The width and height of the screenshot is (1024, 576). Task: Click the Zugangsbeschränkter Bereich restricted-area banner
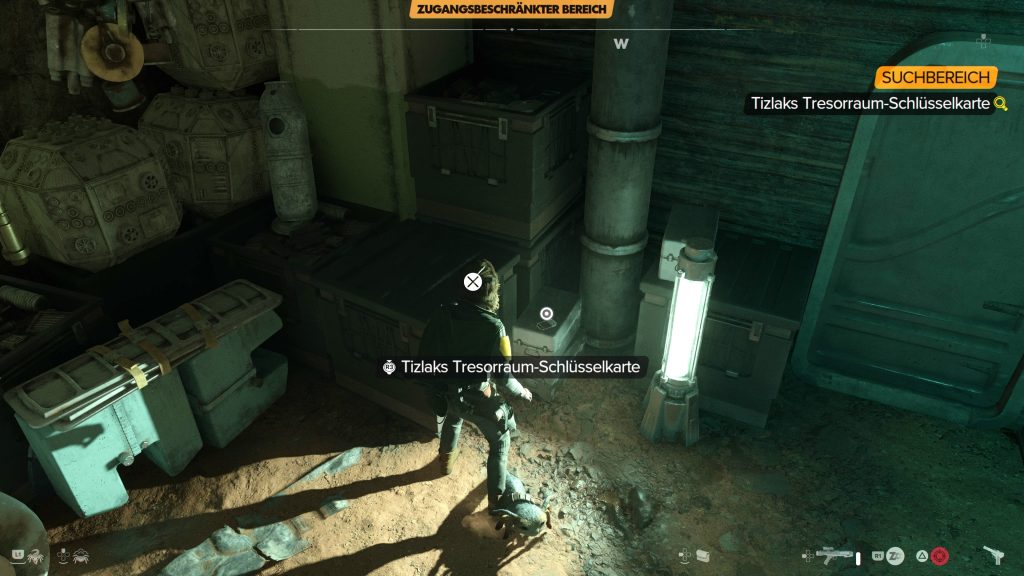point(511,9)
